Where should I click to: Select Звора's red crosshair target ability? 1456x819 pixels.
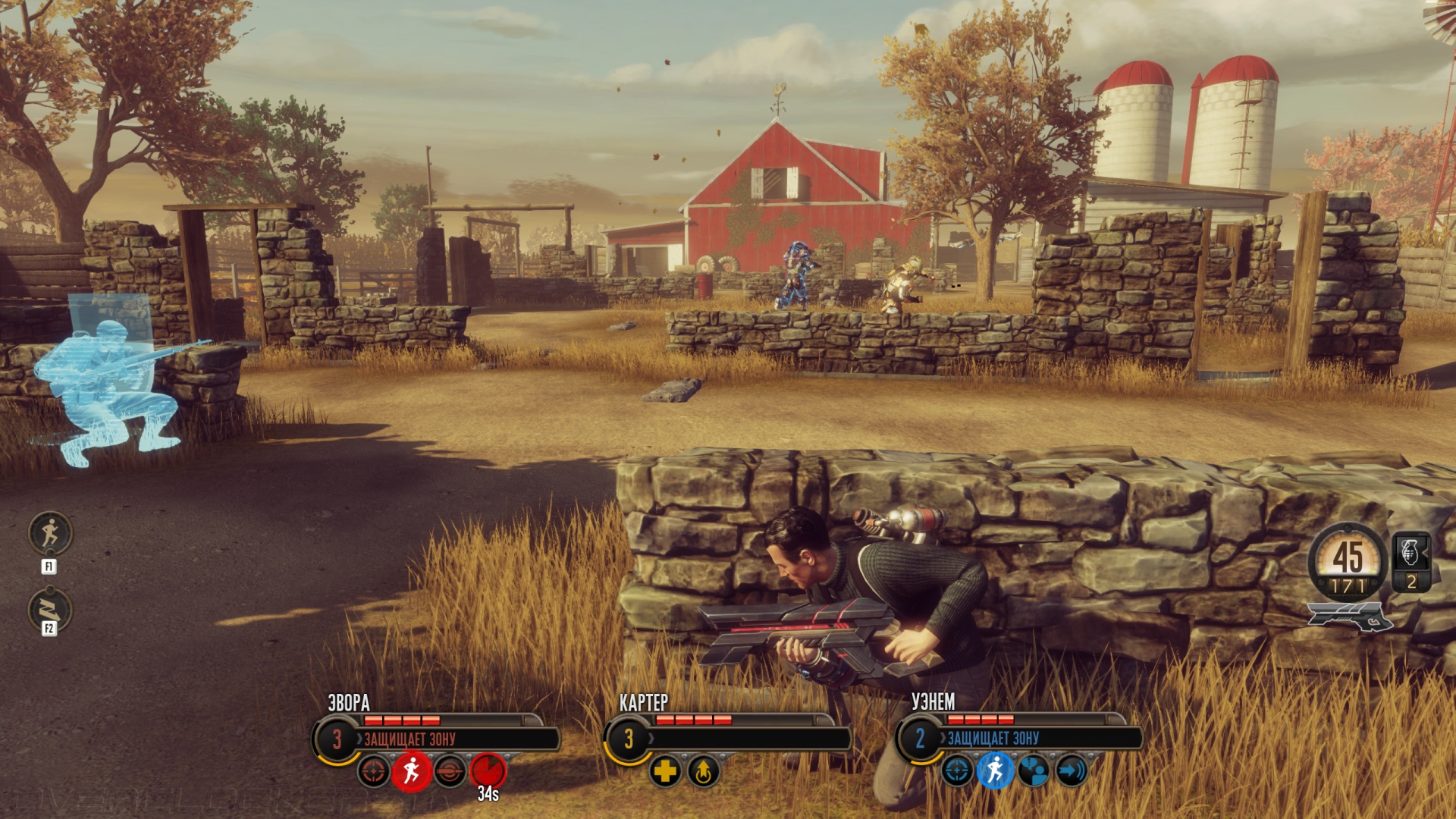(374, 771)
